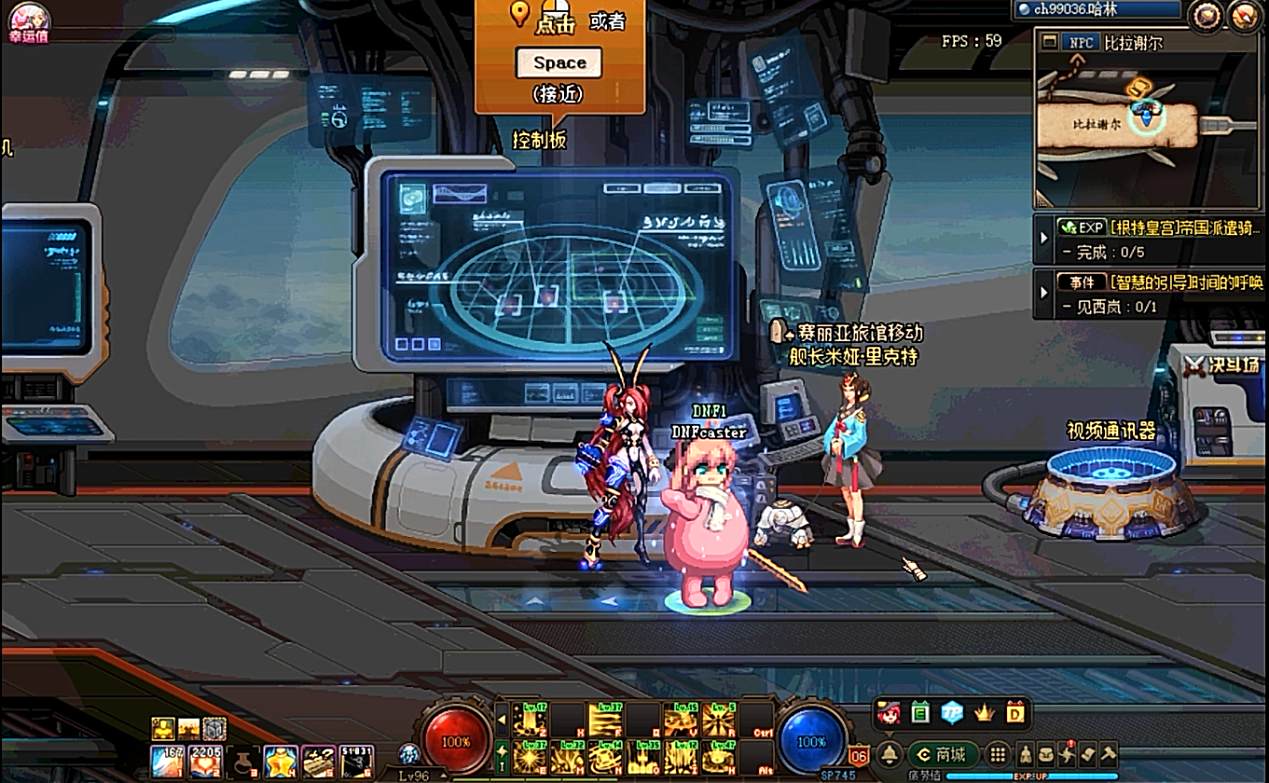The image size is (1269, 783).
Task: Open the nine-dot grid menu
Action: tap(997, 755)
